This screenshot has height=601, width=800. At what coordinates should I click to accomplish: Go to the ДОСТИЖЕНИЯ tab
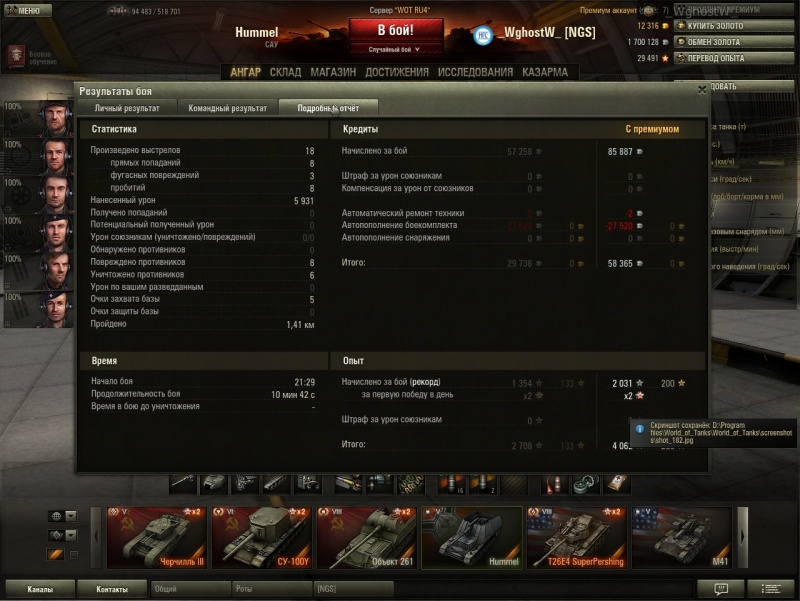point(397,72)
